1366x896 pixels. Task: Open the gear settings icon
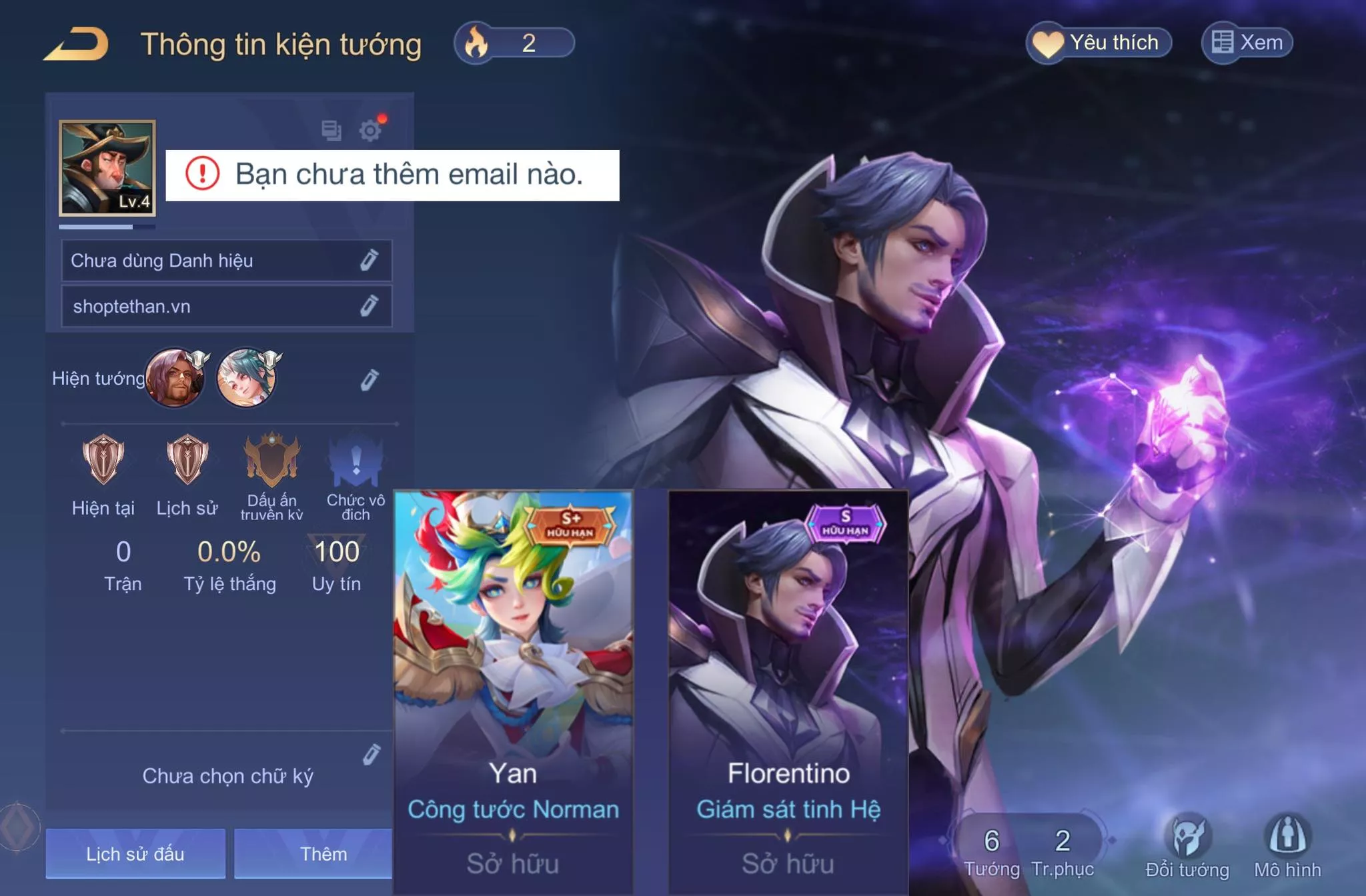coord(370,130)
